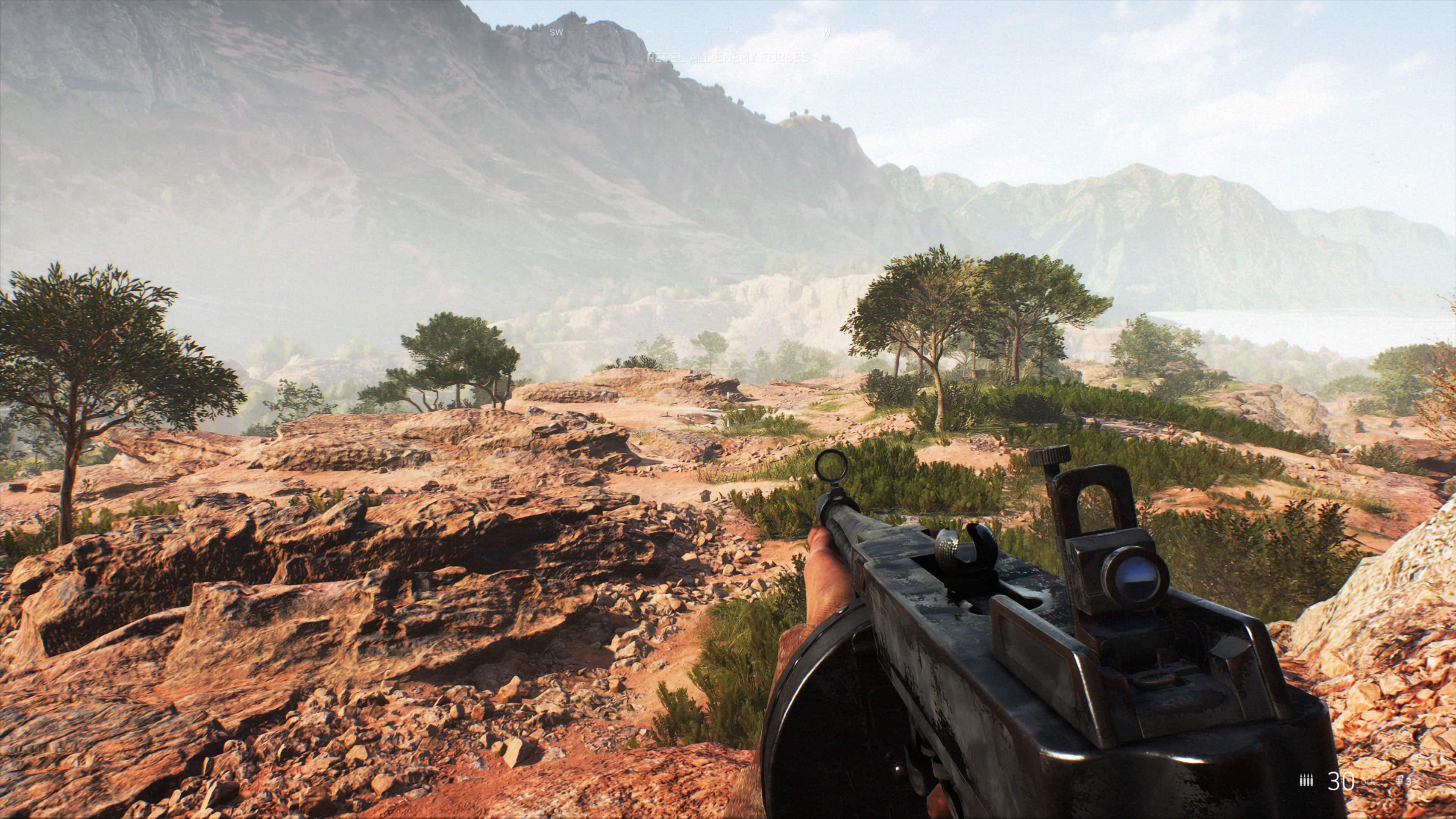Click the four-bullet fire mode icon
The width and height of the screenshot is (1456, 819).
(1306, 781)
